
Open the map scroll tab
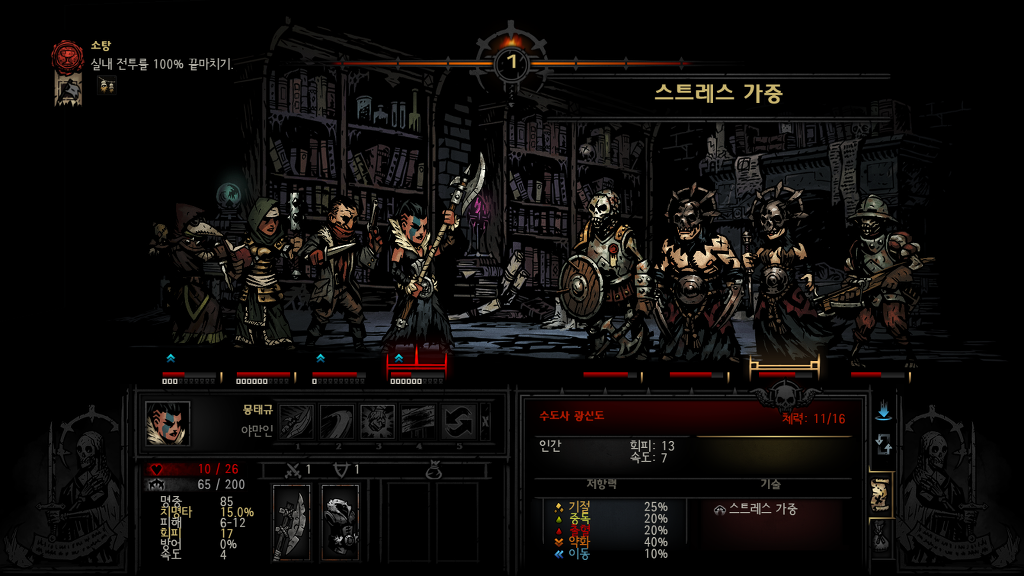click(x=881, y=495)
